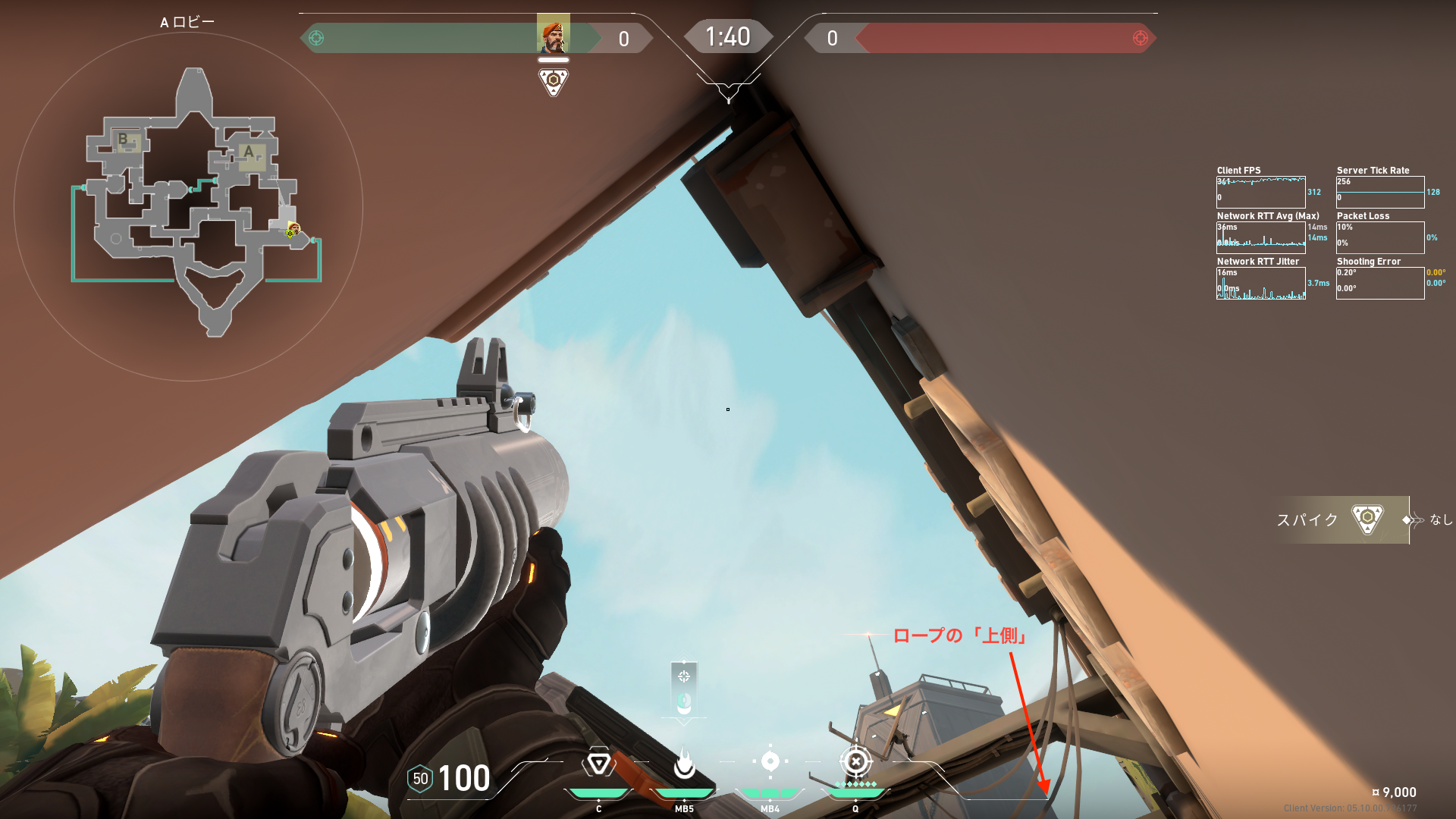Click the Network RTT Jitter graph
1456x819 pixels.
click(1260, 284)
